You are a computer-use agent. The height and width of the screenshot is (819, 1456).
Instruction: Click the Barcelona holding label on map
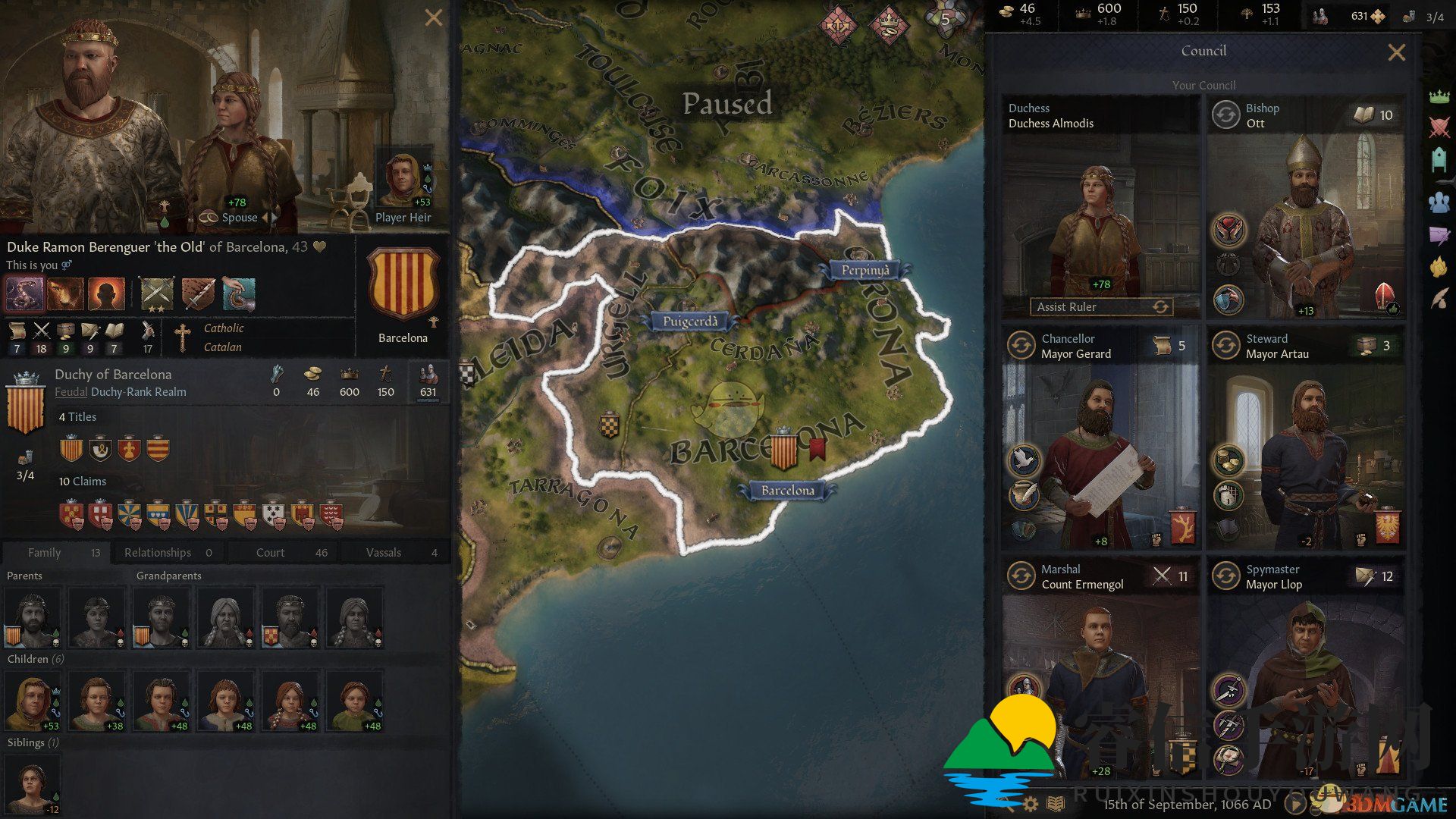[787, 491]
